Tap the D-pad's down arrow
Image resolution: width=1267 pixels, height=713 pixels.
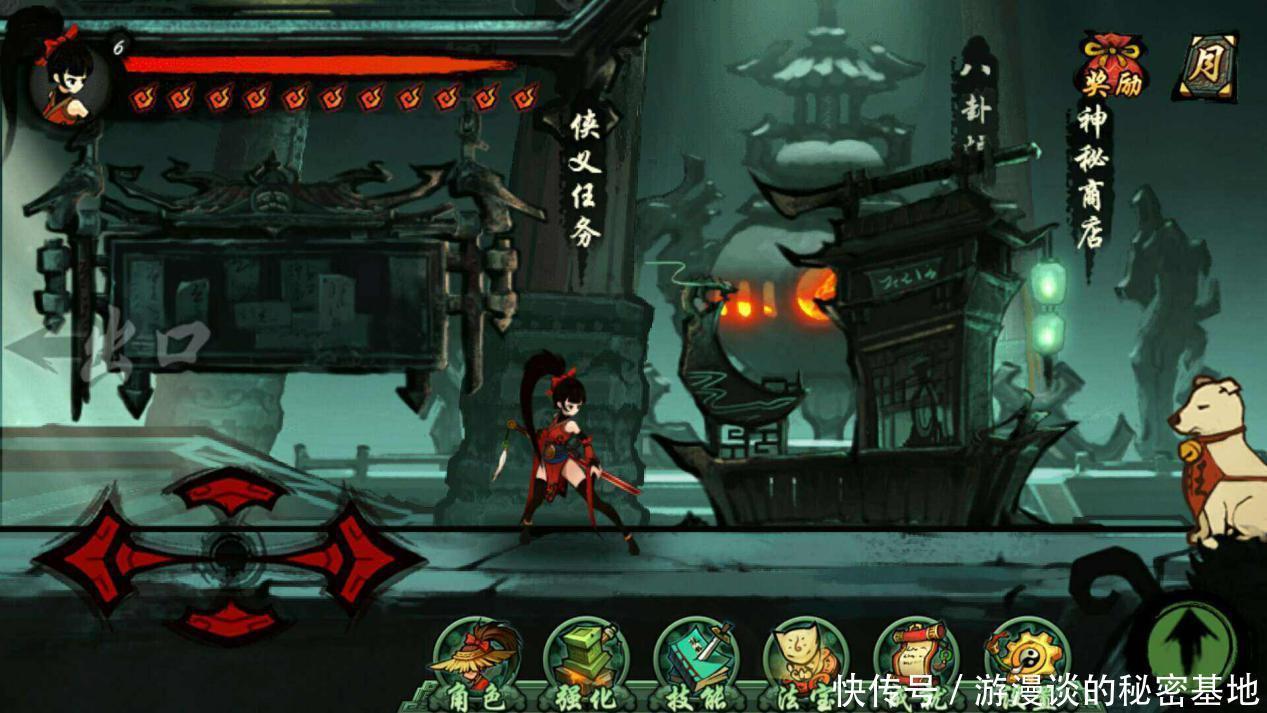227,620
